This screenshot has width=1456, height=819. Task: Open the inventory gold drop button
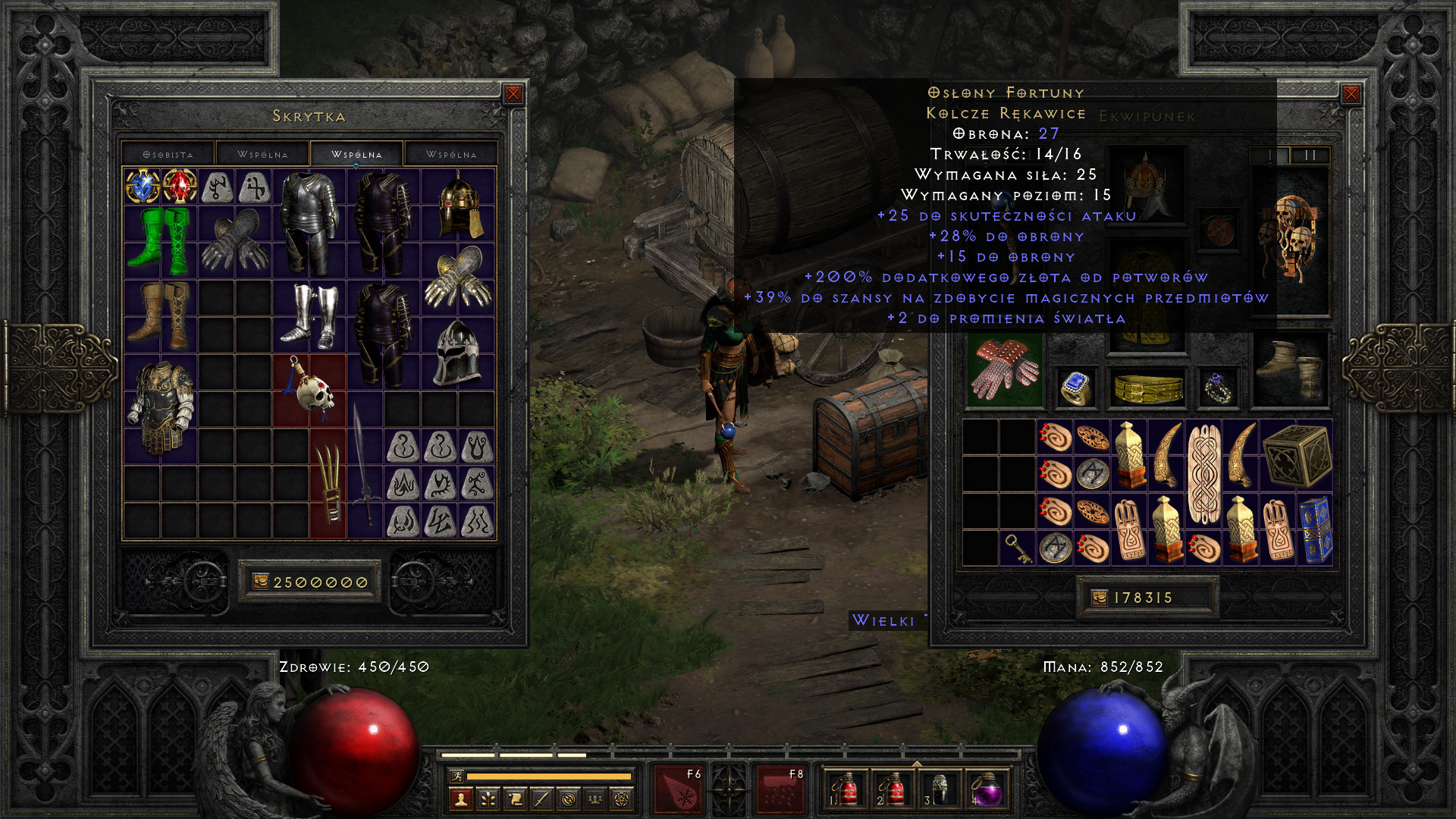(1100, 598)
